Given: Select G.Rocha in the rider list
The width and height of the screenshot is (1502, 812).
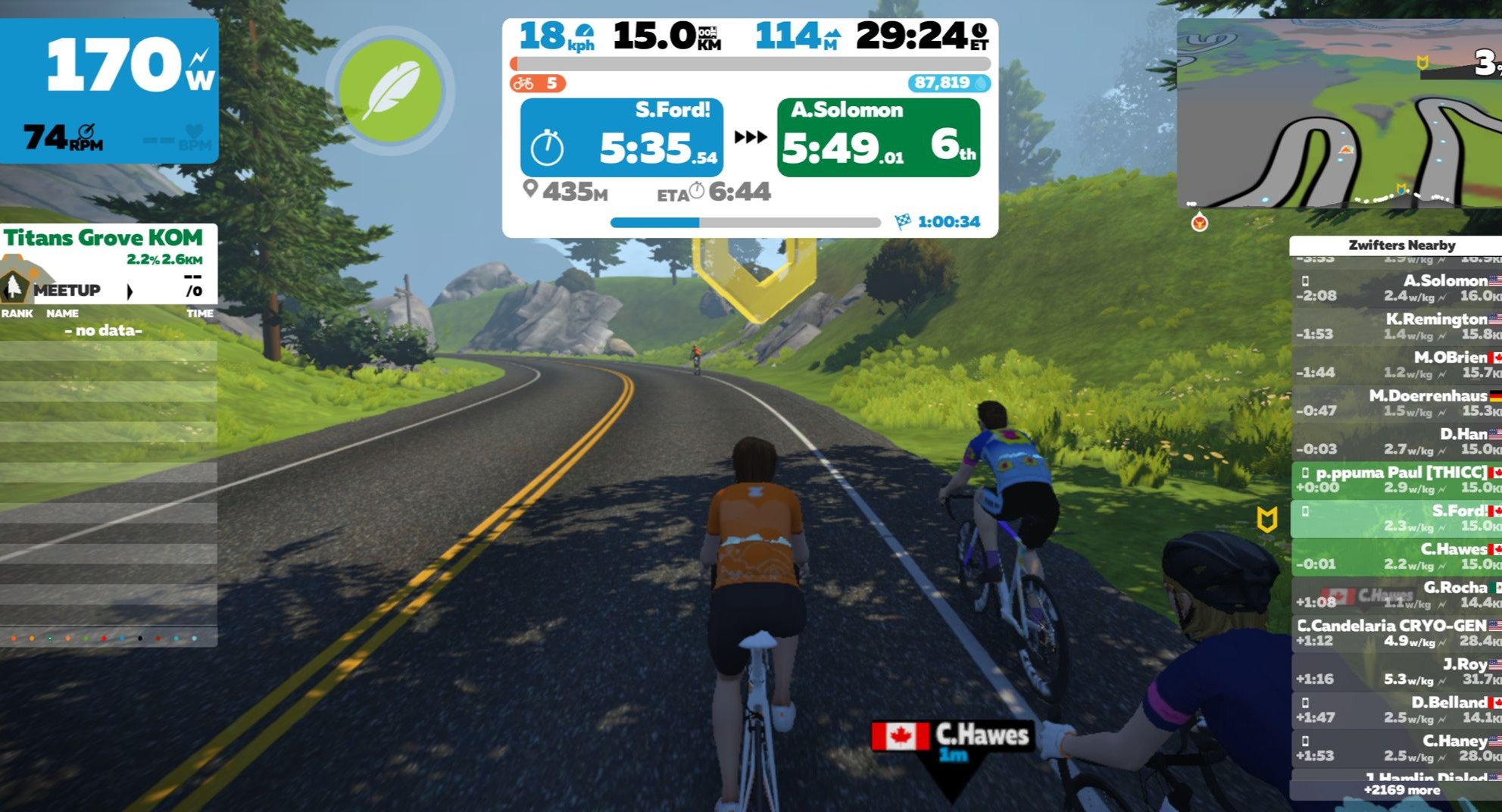Looking at the screenshot, I should 1396,595.
